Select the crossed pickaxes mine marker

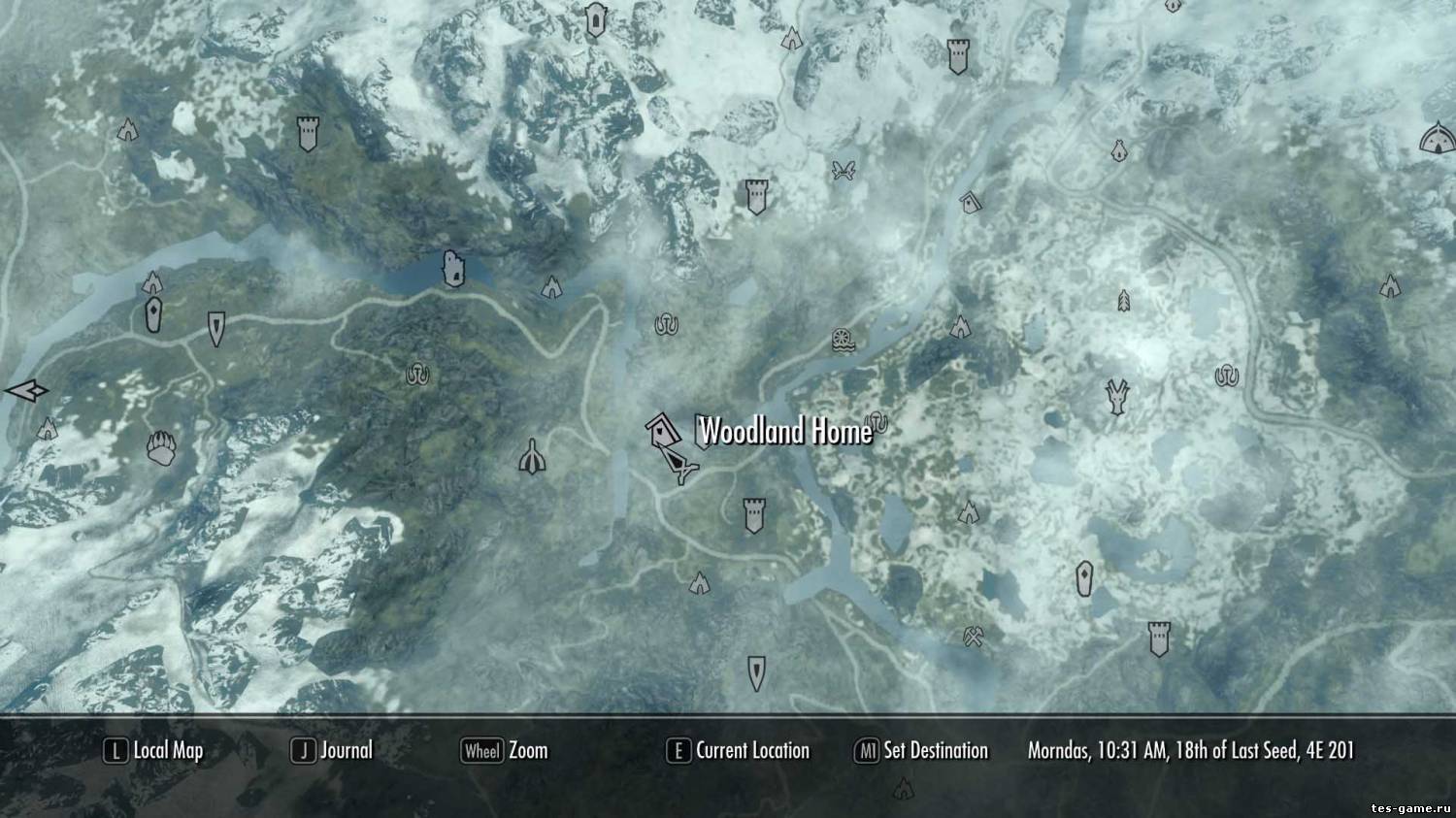974,637
